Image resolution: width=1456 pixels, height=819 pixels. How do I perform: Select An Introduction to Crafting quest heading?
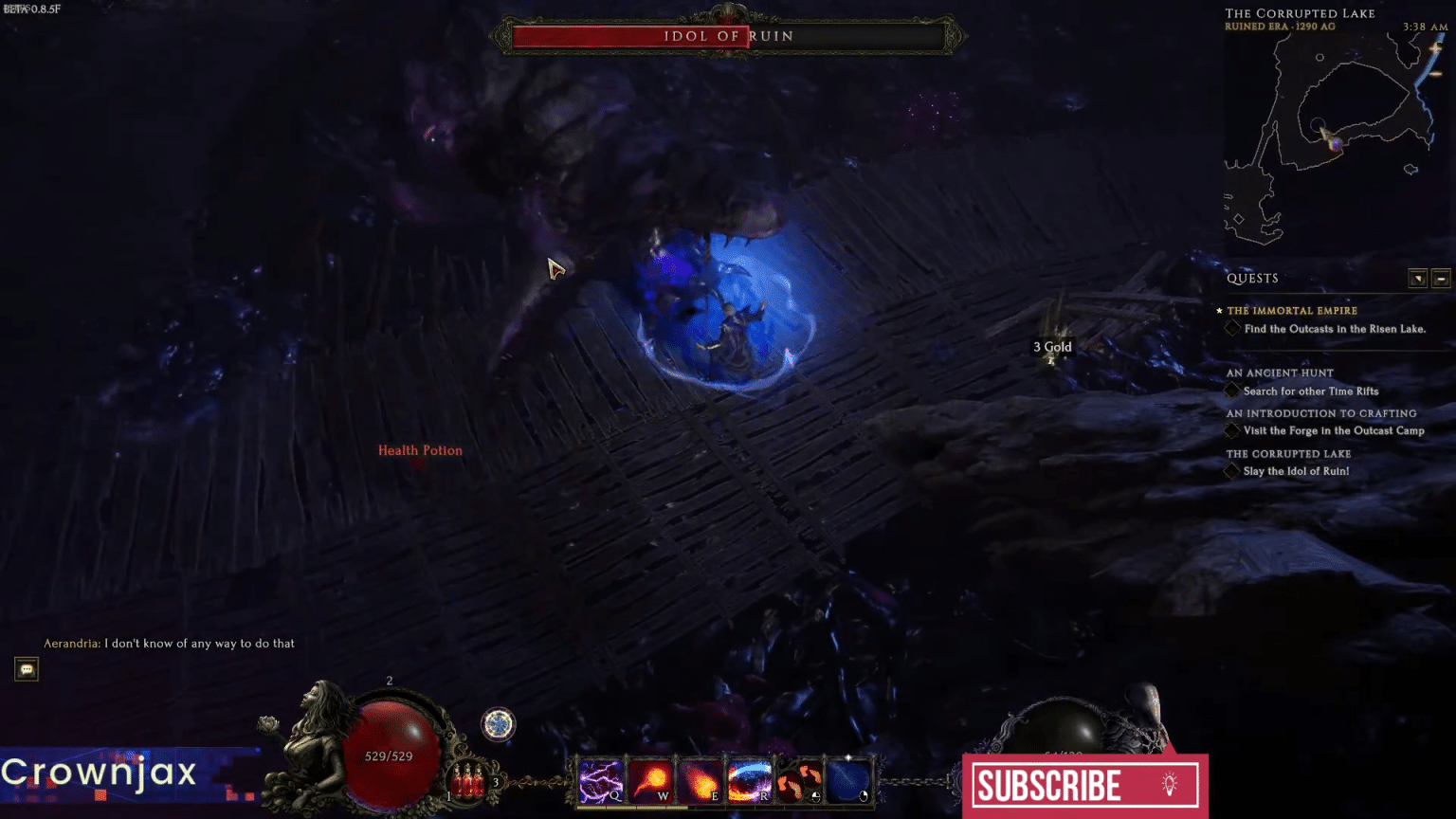point(1321,413)
